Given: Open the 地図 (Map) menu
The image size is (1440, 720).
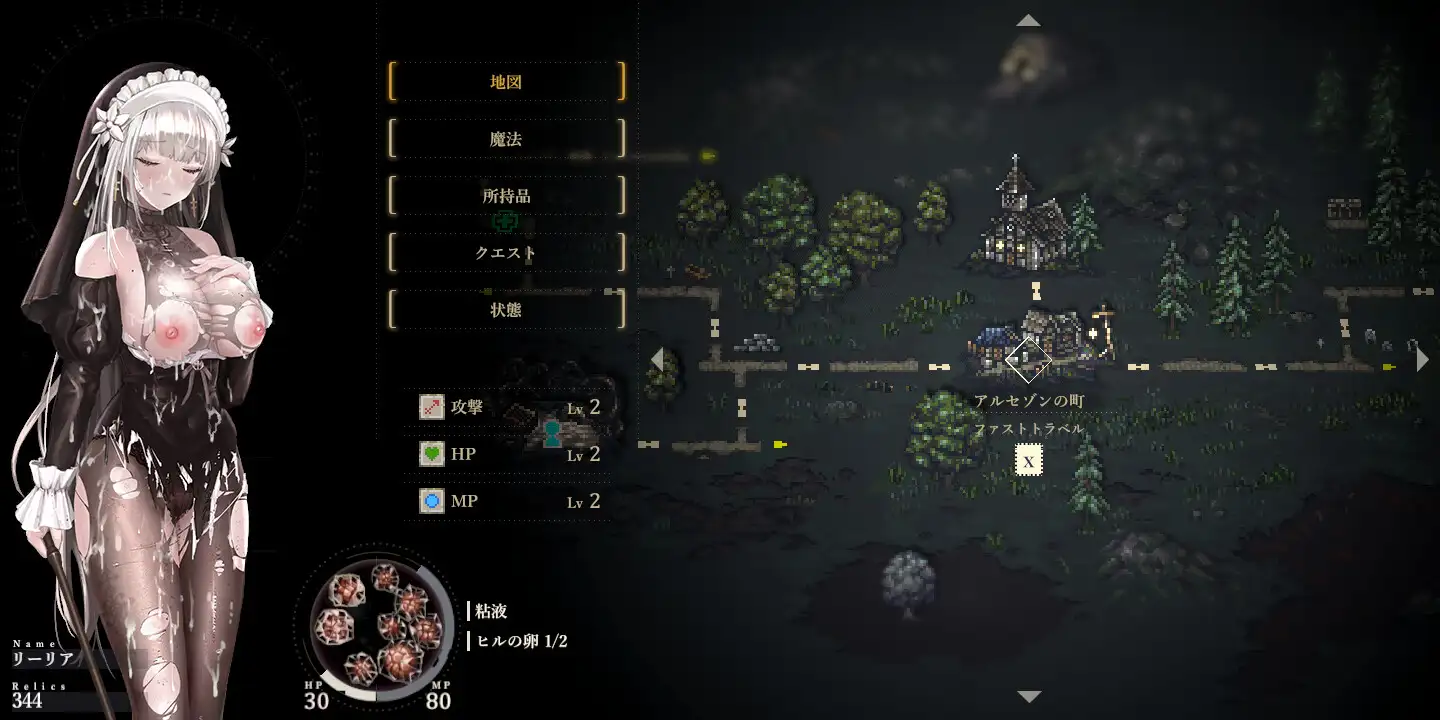Looking at the screenshot, I should click(x=506, y=82).
